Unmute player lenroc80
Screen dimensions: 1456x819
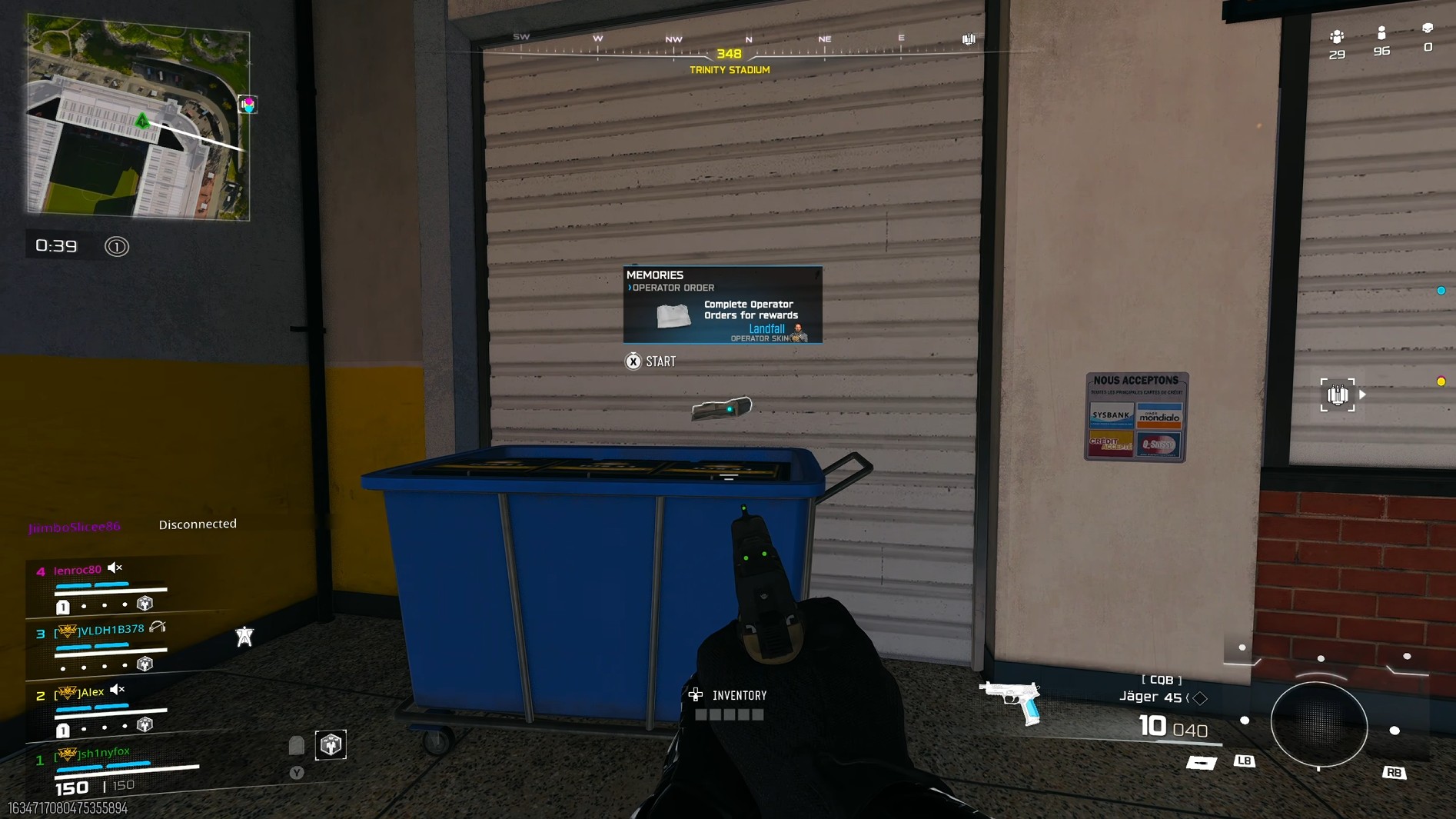click(115, 568)
